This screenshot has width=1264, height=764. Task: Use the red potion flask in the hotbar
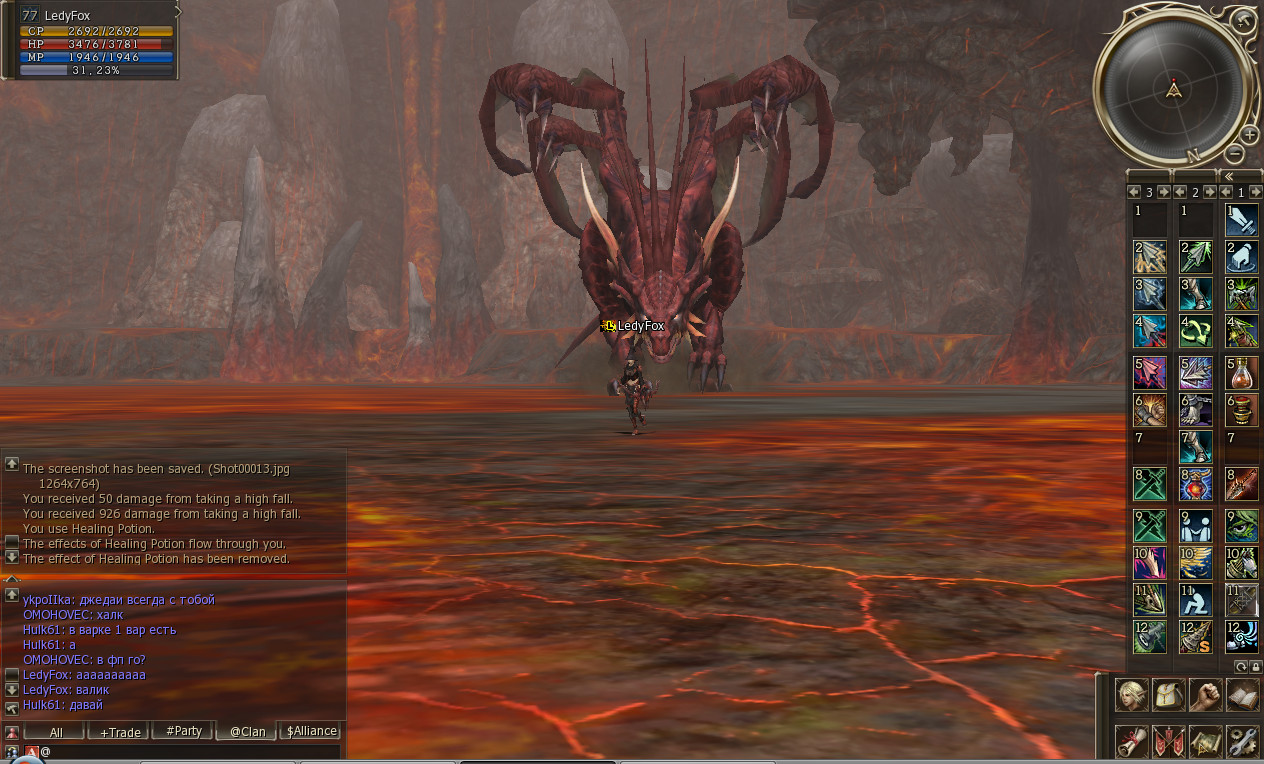pyautogui.click(x=1242, y=372)
